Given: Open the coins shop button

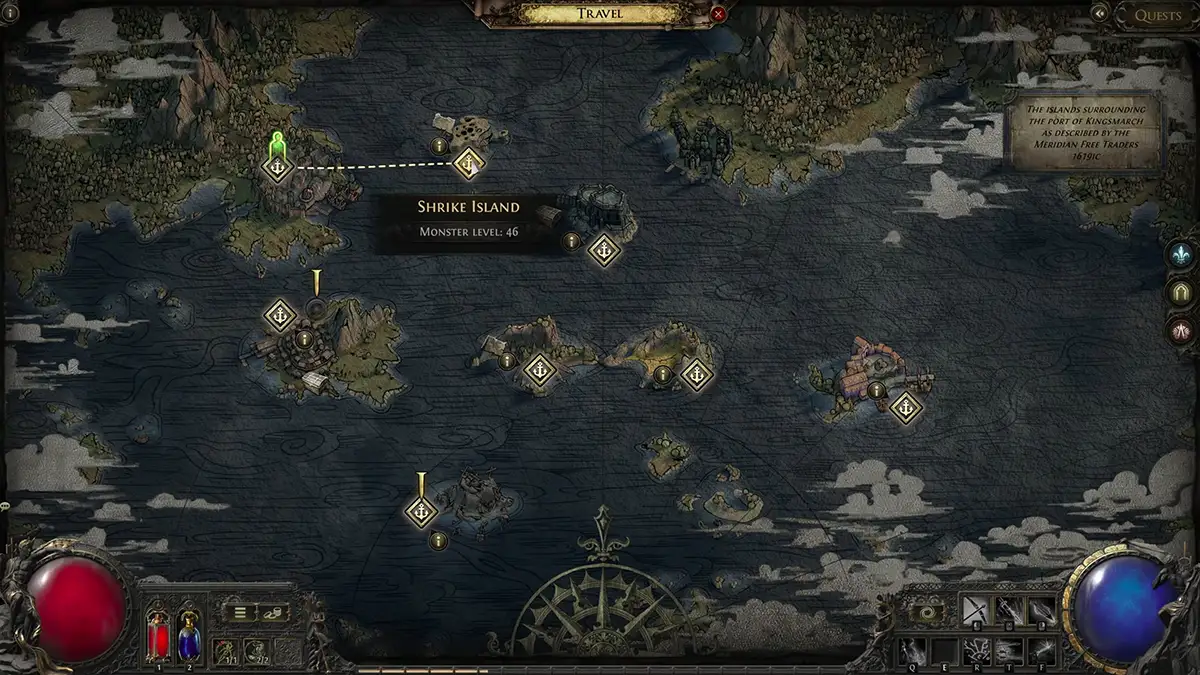Looking at the screenshot, I should 272,613.
